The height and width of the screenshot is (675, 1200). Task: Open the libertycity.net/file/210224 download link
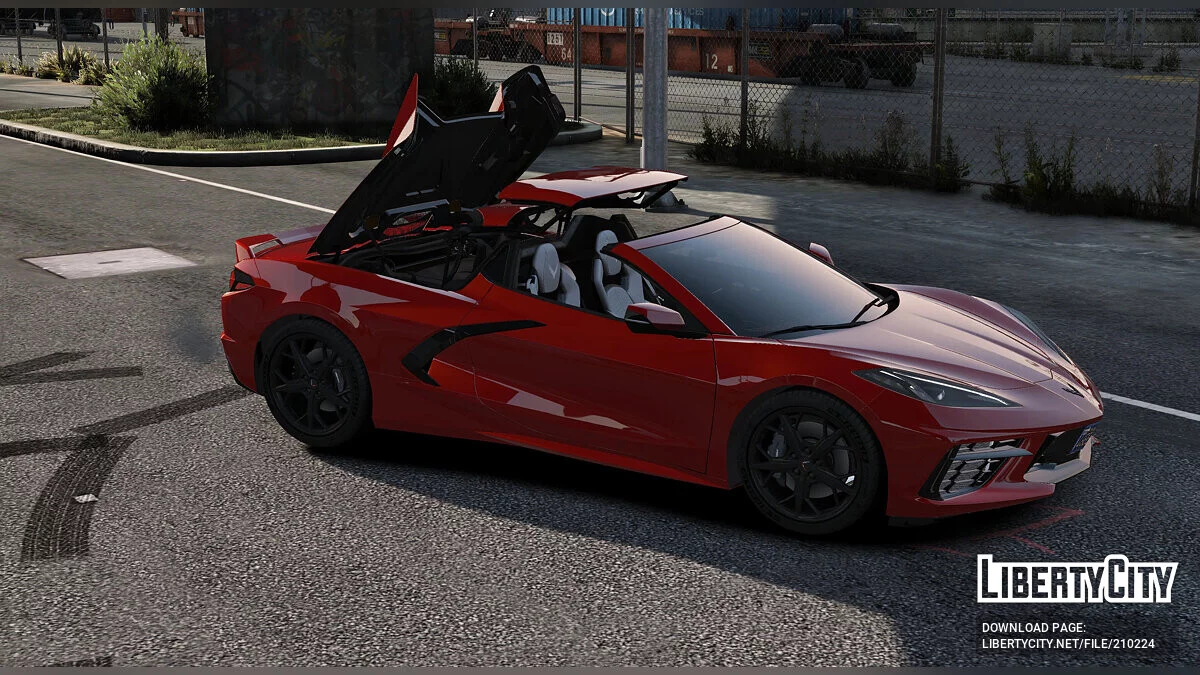[x=1068, y=644]
